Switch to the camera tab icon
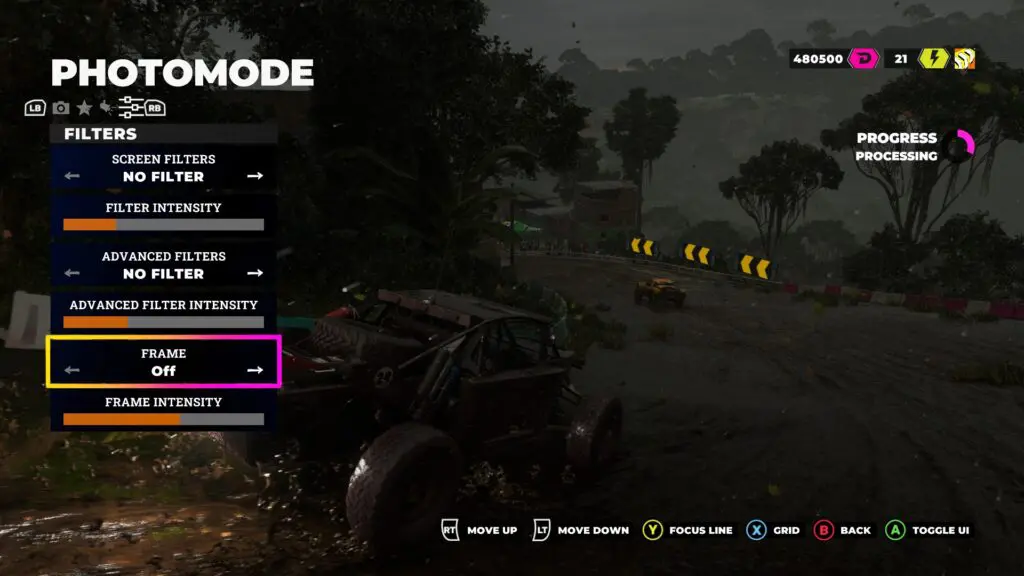Viewport: 1024px width, 576px height. (61, 108)
